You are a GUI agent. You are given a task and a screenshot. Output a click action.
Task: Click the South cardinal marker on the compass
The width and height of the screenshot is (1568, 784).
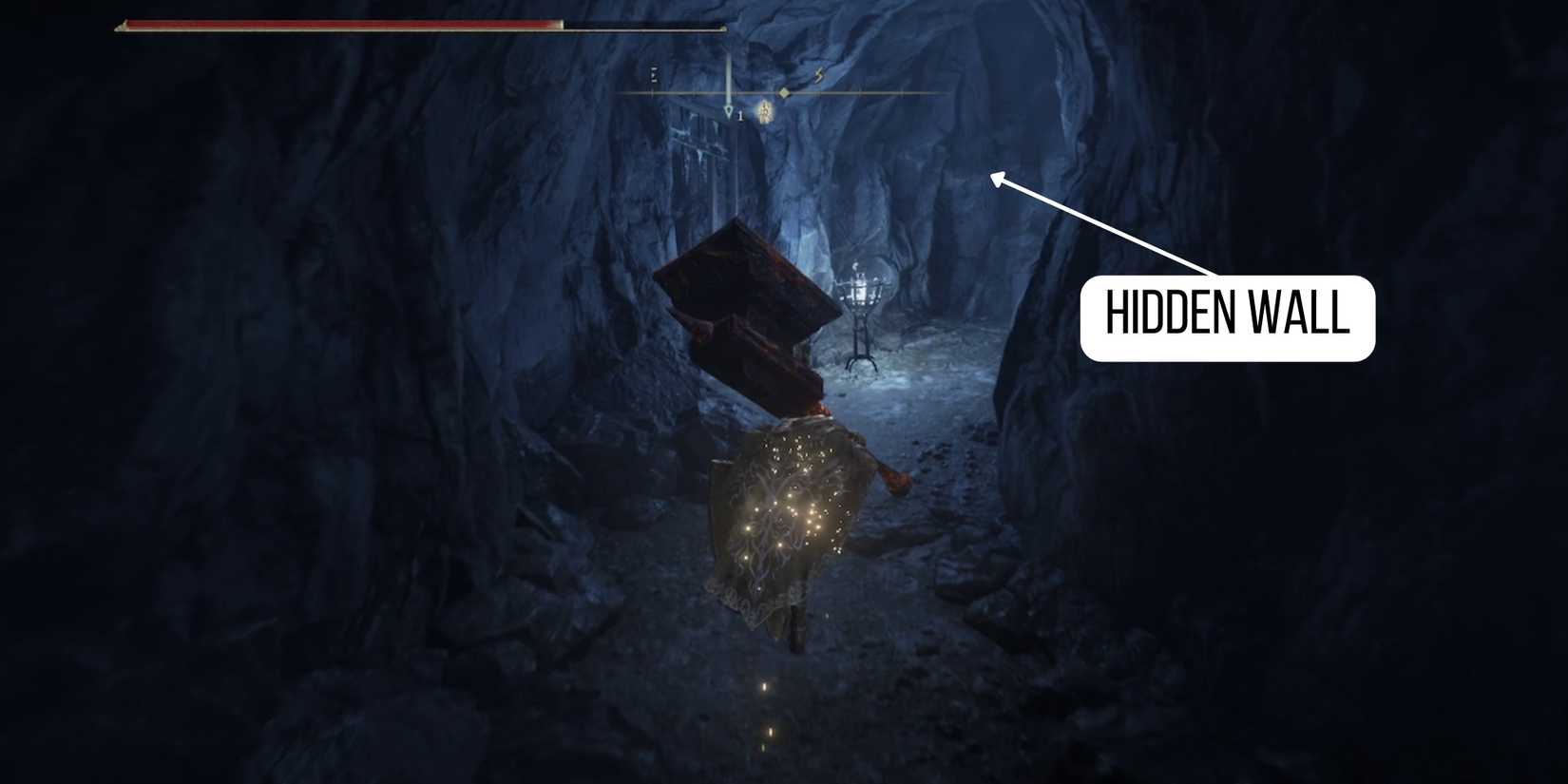coord(819,74)
